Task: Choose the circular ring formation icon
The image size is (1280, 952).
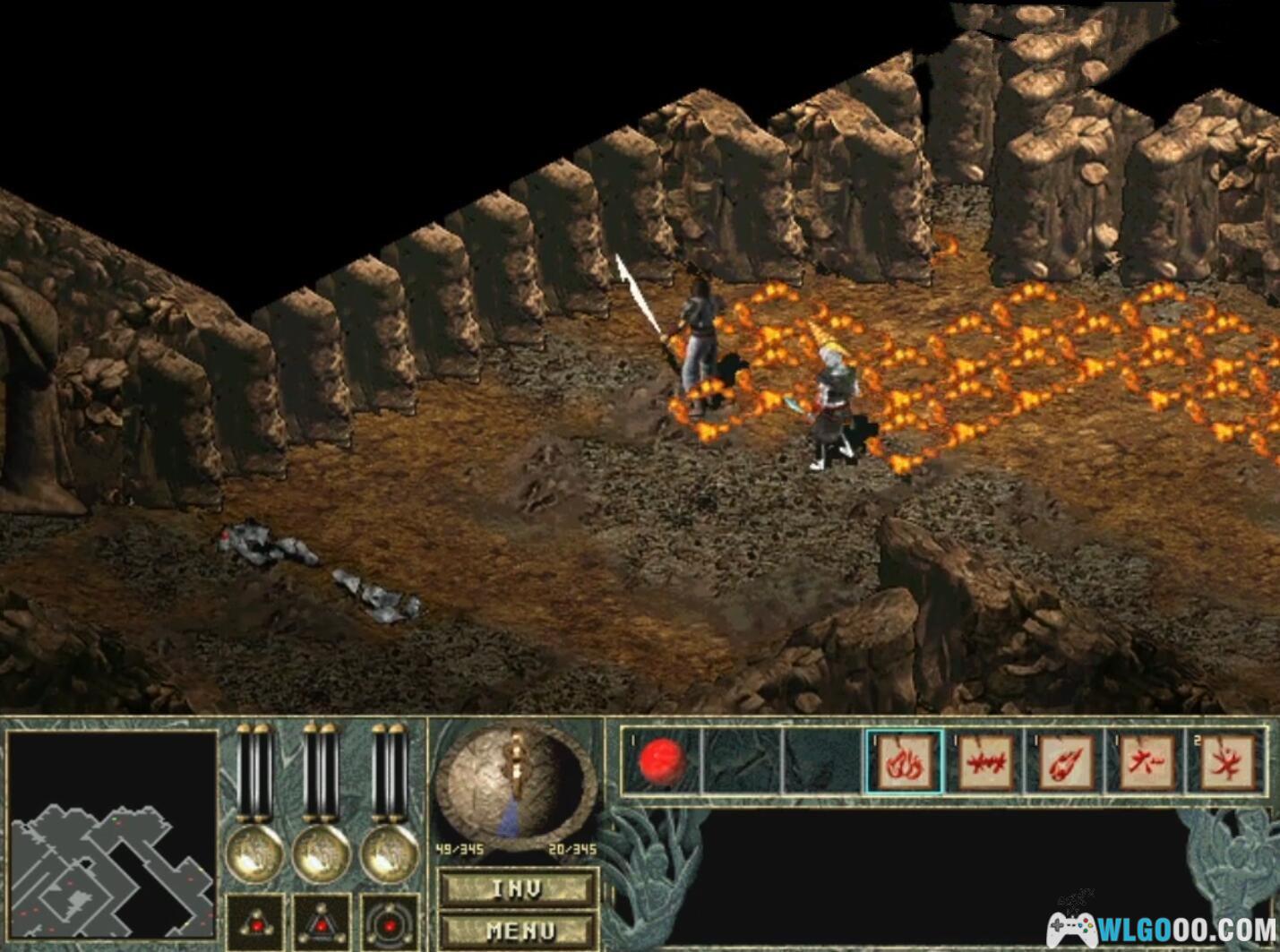Action: 390,922
